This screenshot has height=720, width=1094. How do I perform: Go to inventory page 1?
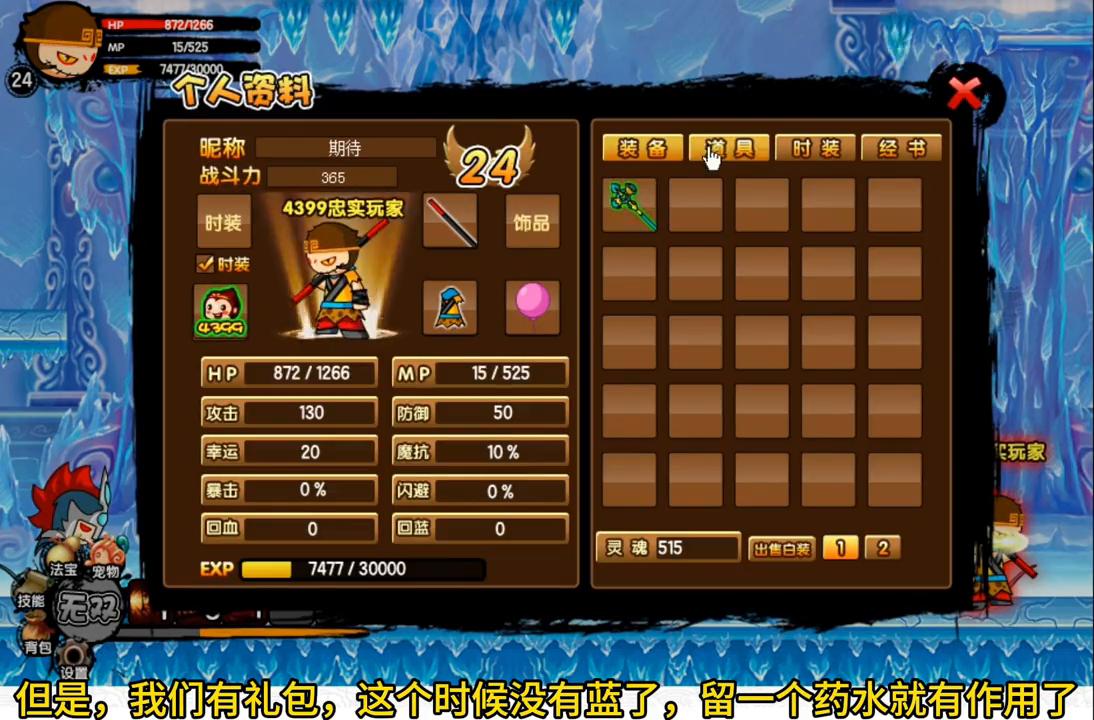pyautogui.click(x=841, y=548)
